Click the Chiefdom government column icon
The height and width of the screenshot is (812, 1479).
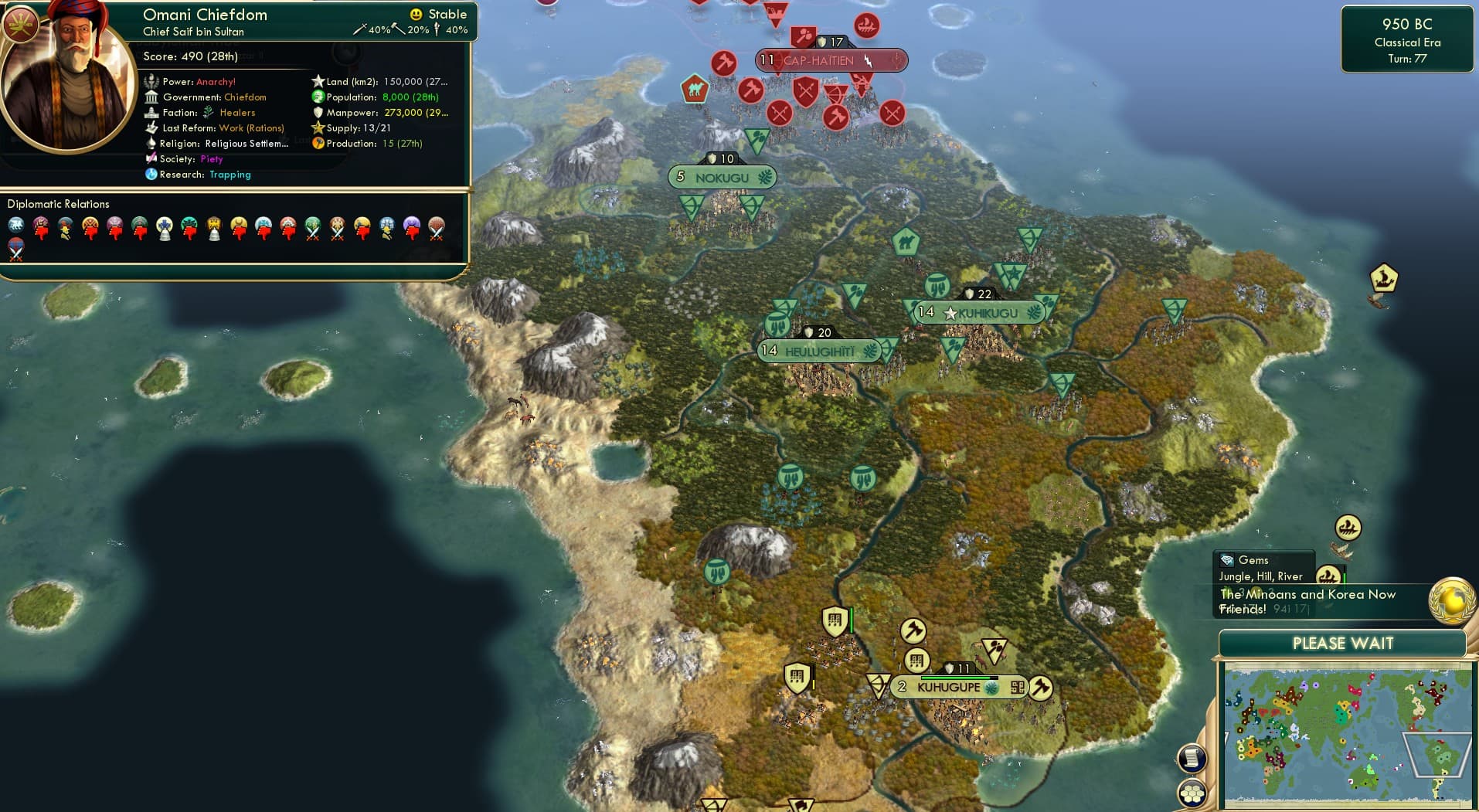[x=152, y=97]
